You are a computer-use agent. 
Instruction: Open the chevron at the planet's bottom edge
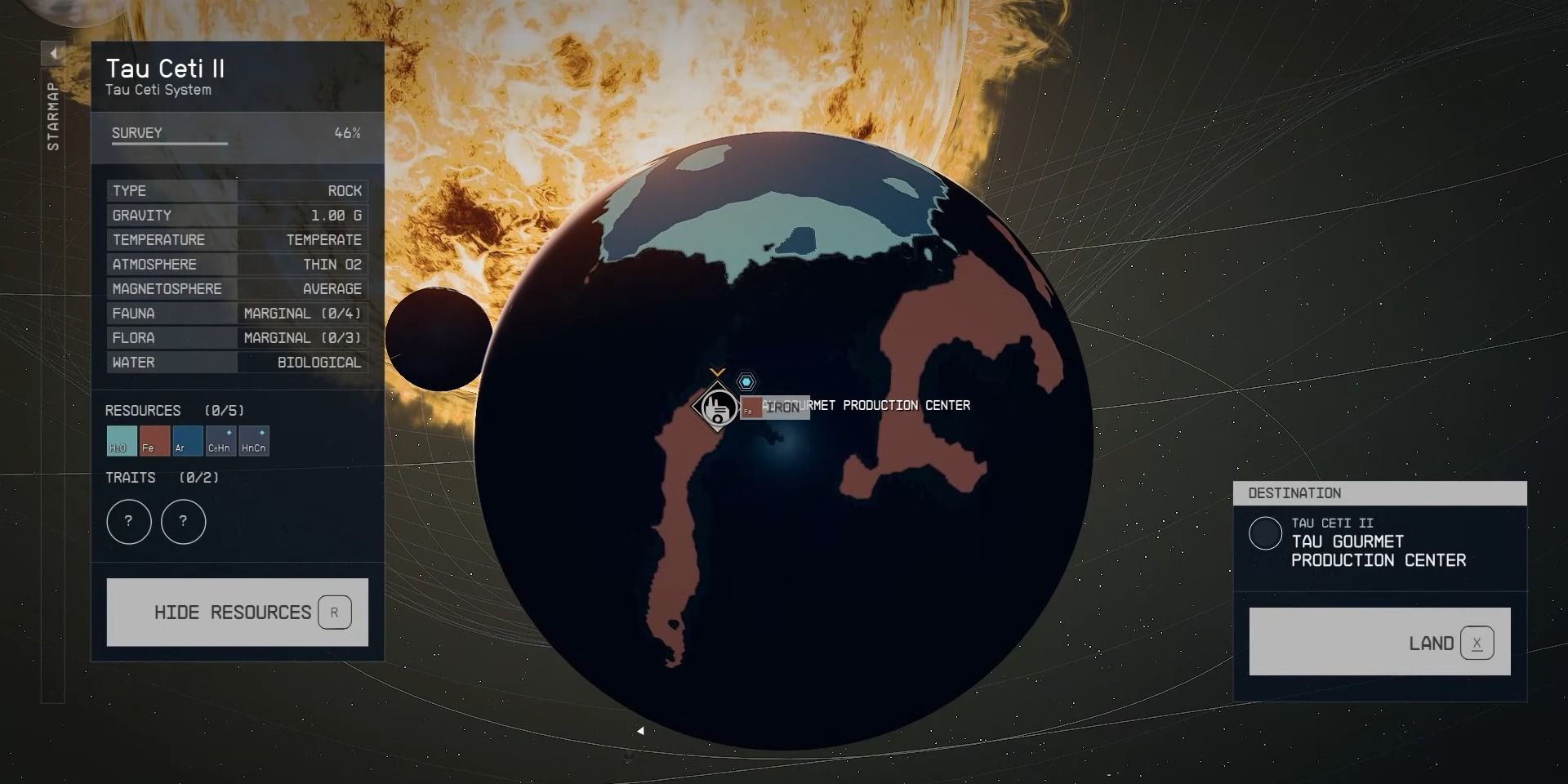641,731
